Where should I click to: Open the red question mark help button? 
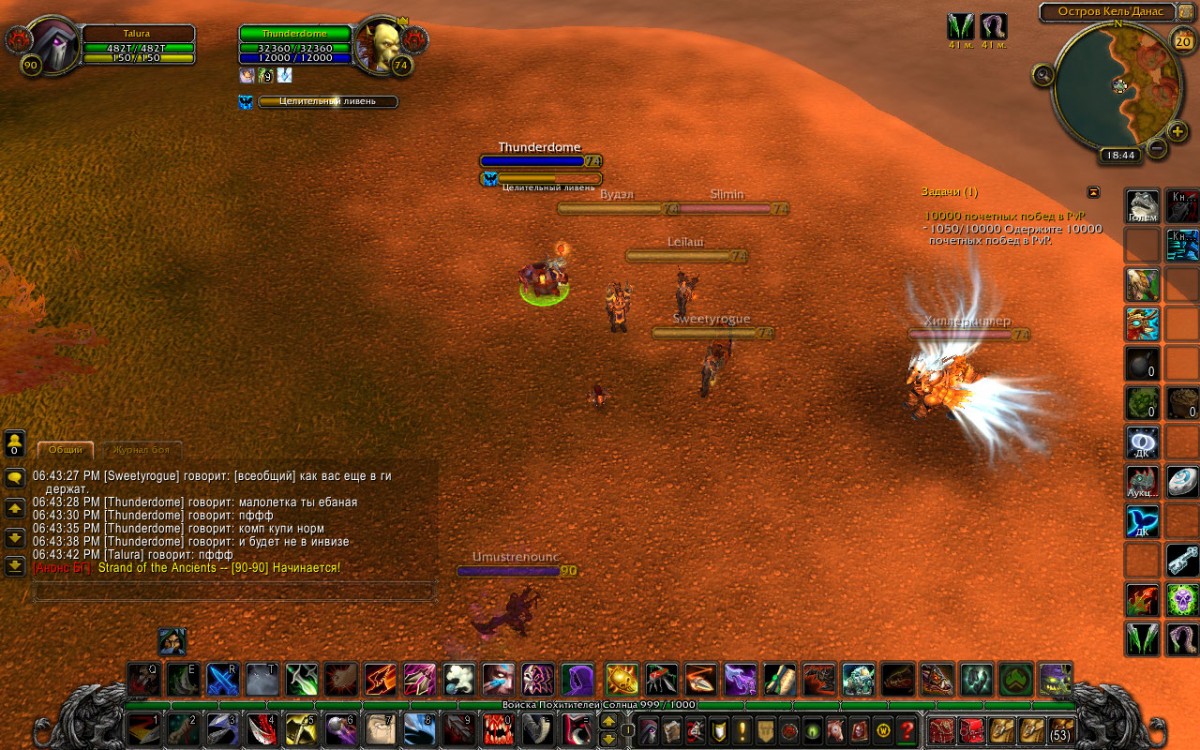[907, 730]
